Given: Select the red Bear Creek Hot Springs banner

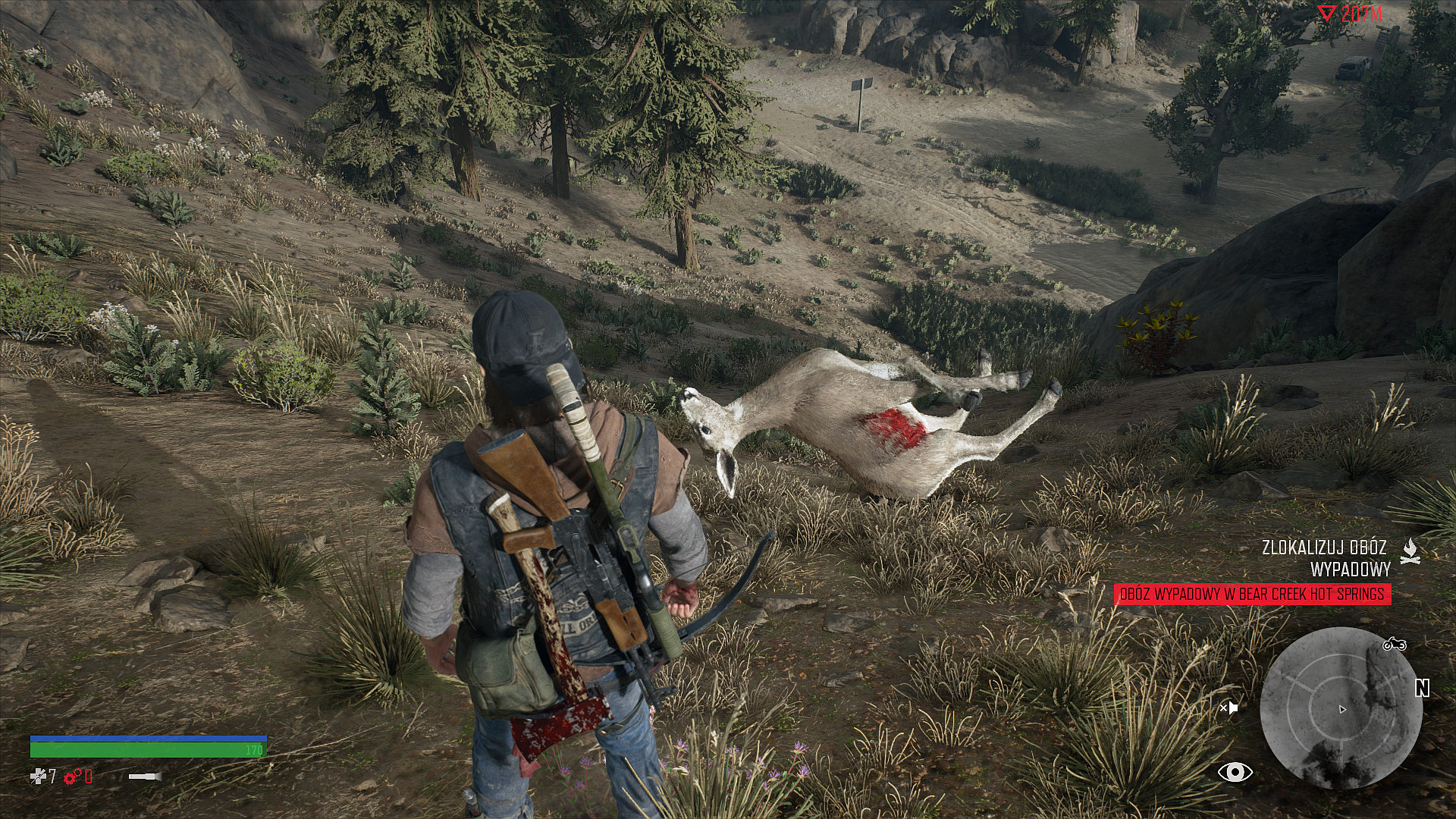Looking at the screenshot, I should [x=1252, y=594].
